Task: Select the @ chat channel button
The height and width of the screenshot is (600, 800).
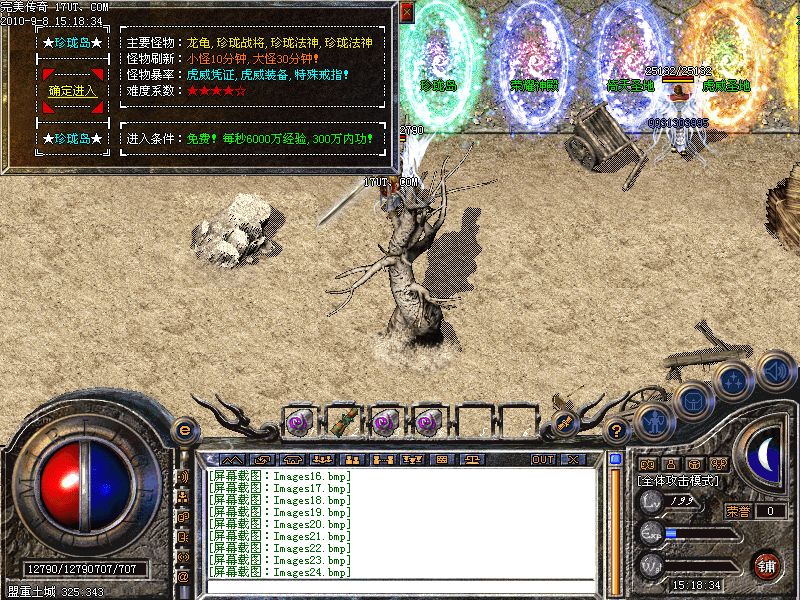Action: pyautogui.click(x=183, y=577)
